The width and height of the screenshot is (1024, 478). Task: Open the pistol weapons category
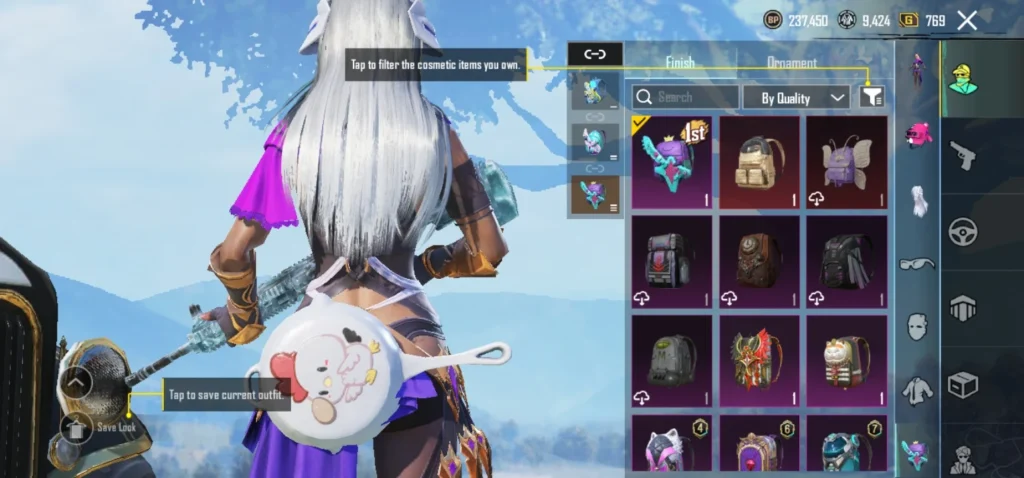pyautogui.click(x=962, y=155)
